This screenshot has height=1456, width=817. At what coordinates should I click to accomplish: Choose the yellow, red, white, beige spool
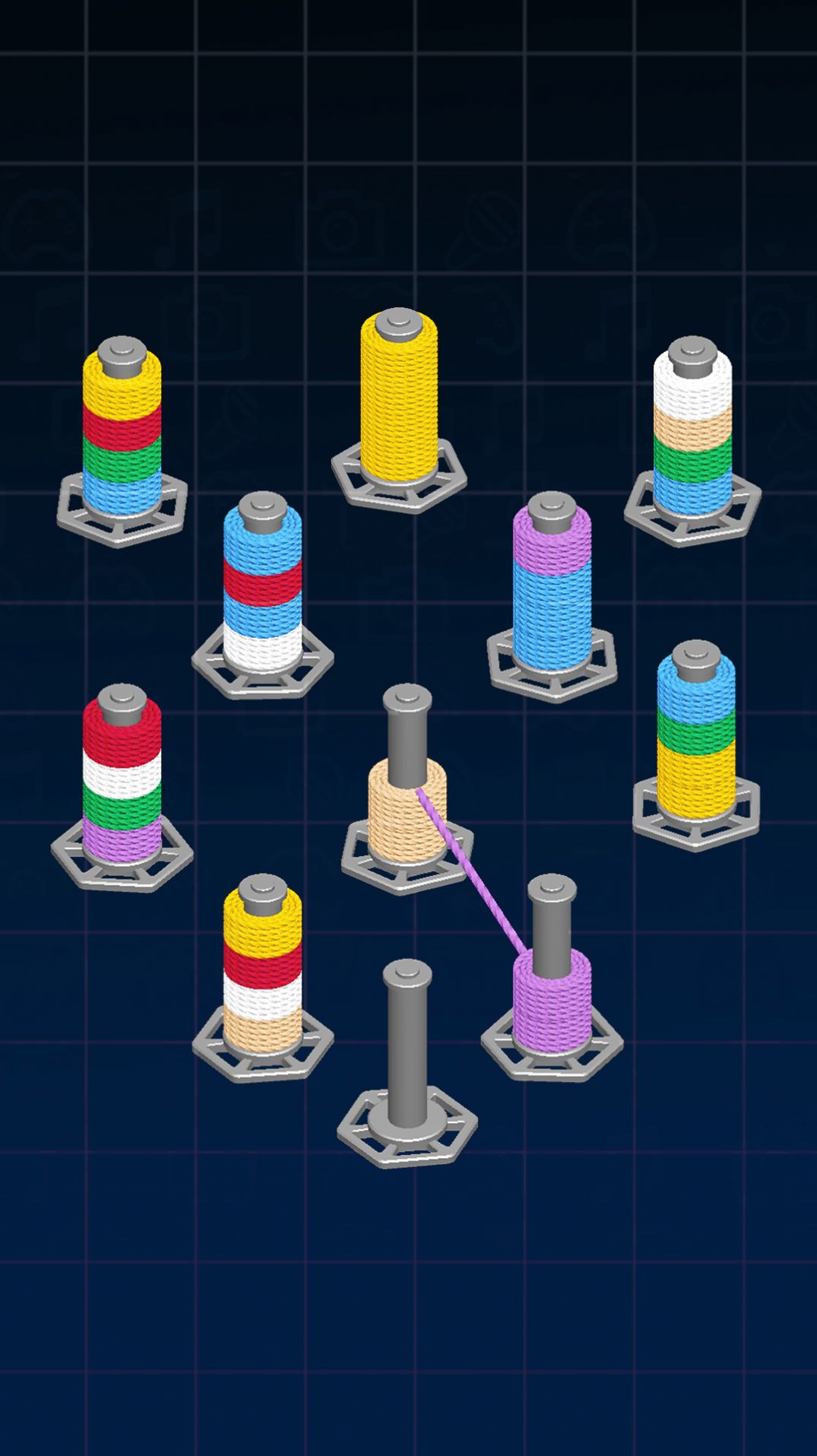coord(262,969)
